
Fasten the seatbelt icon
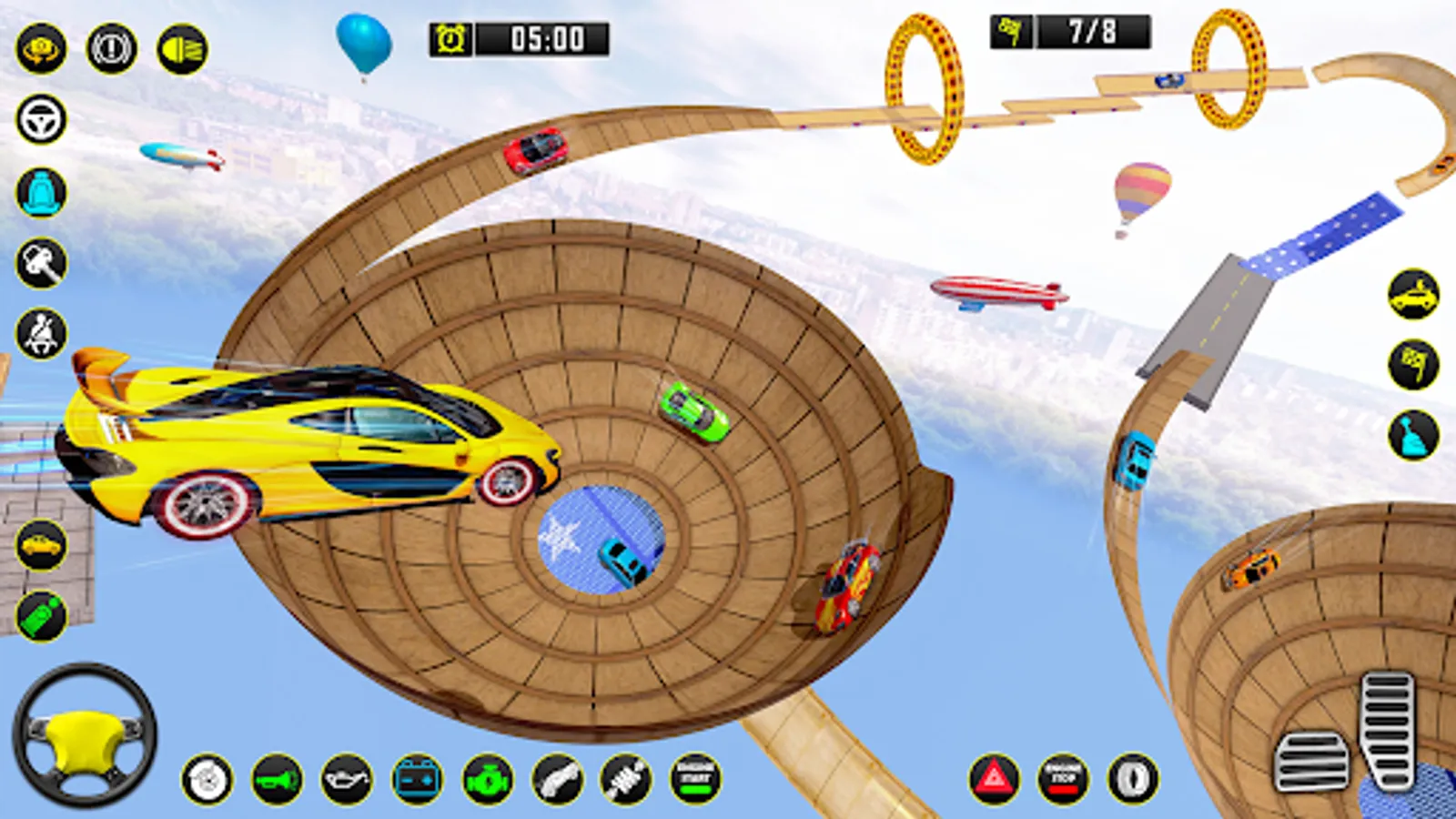(41, 334)
